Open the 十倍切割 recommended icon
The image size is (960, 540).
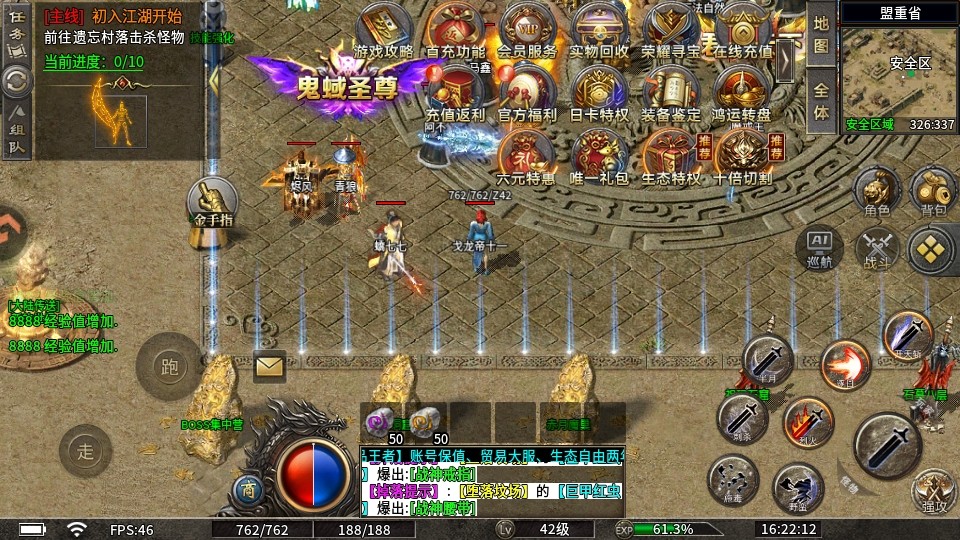point(742,155)
